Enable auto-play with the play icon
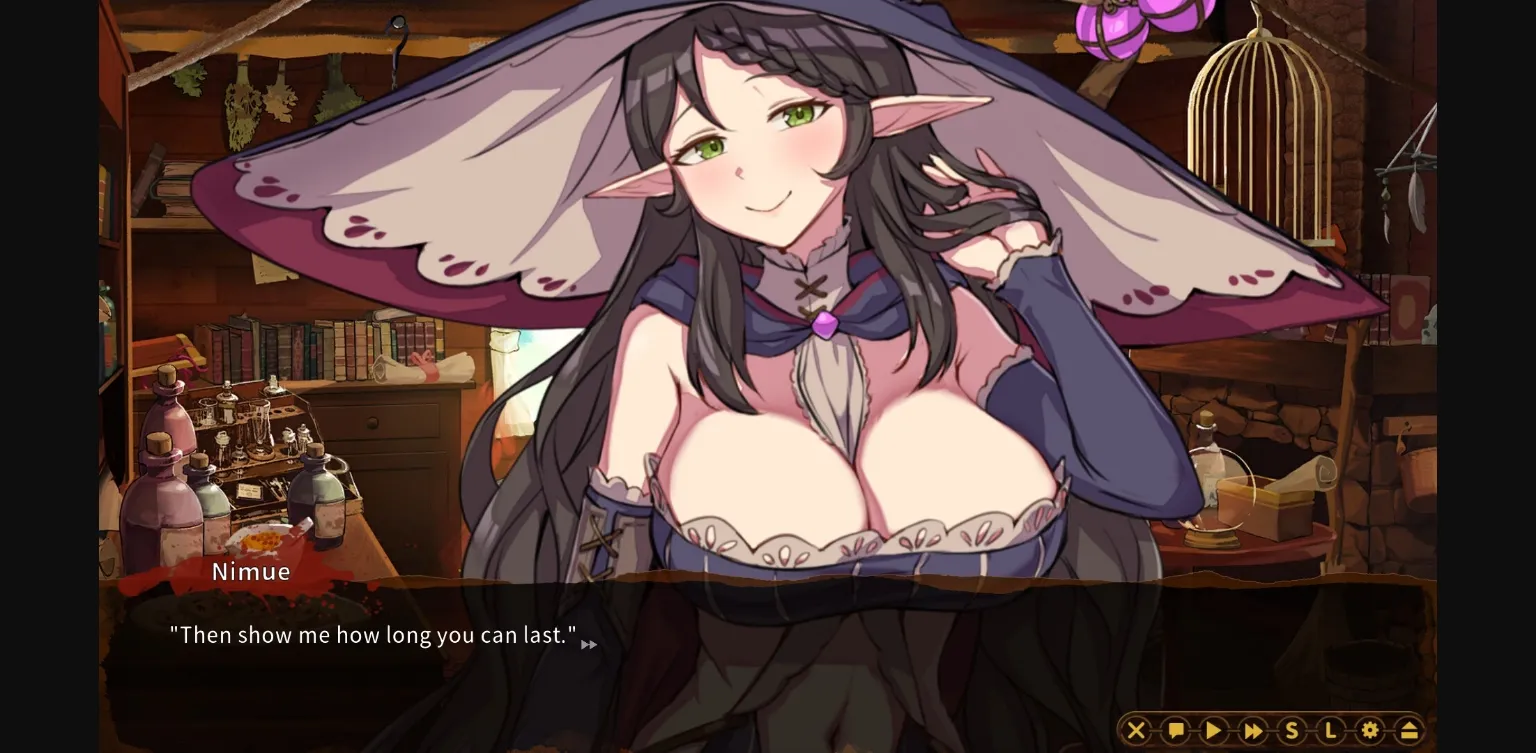 1214,730
